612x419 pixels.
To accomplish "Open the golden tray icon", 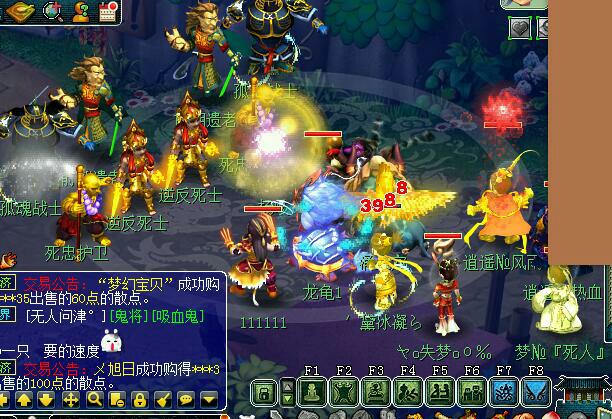I will pyautogui.click(x=20, y=11).
